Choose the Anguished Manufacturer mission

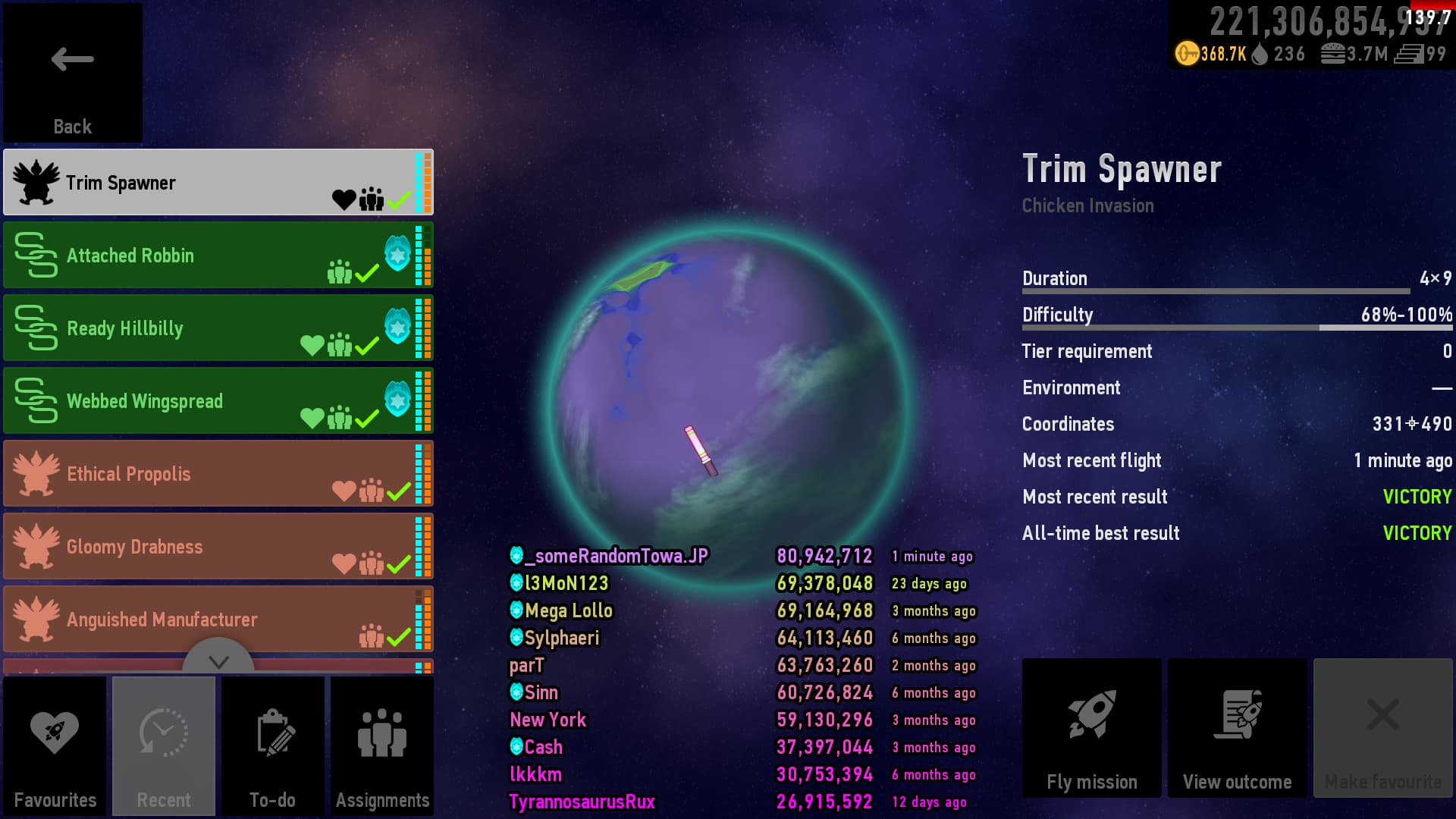pyautogui.click(x=218, y=618)
